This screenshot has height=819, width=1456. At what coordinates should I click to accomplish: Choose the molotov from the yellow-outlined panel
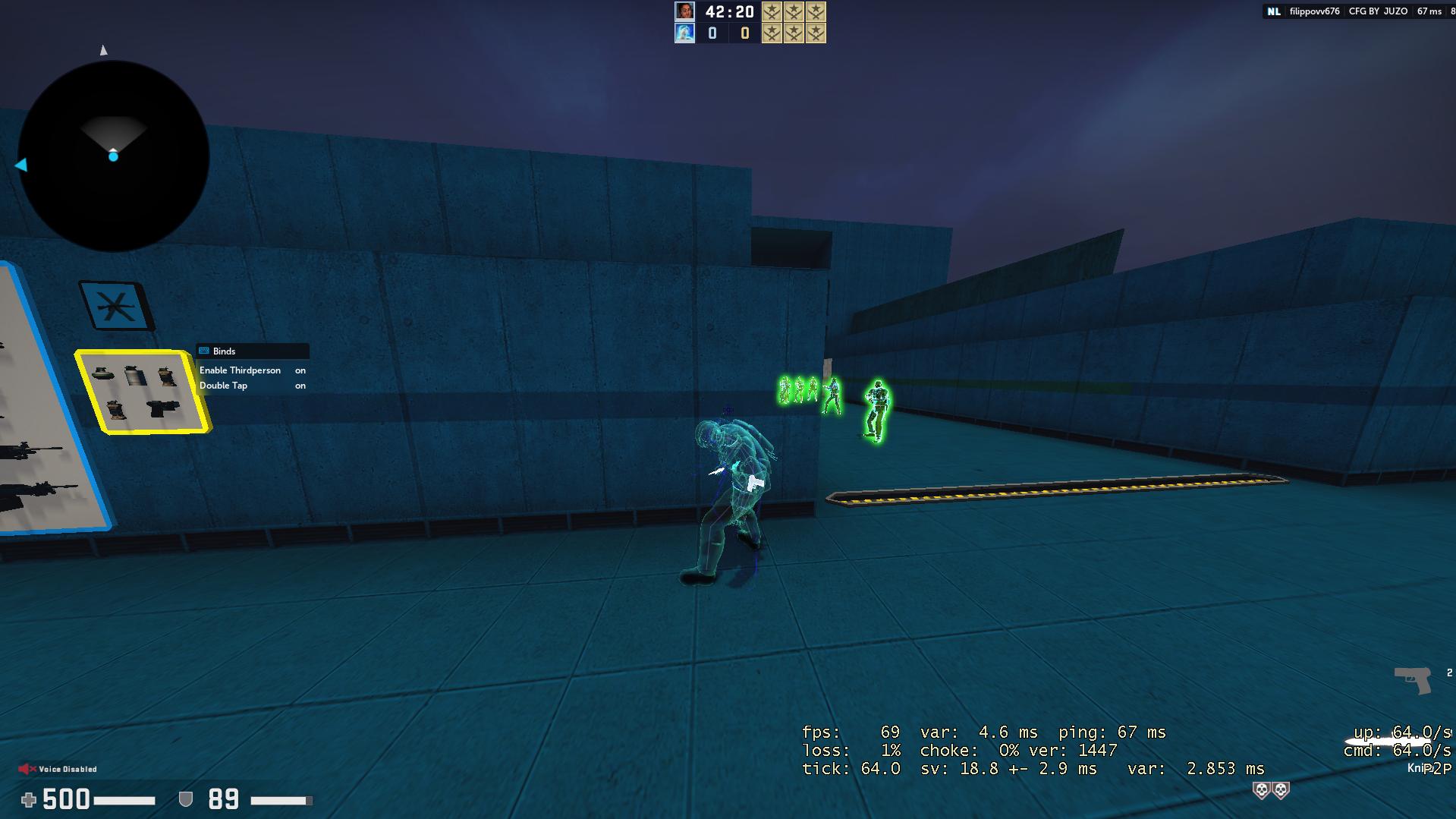point(118,410)
